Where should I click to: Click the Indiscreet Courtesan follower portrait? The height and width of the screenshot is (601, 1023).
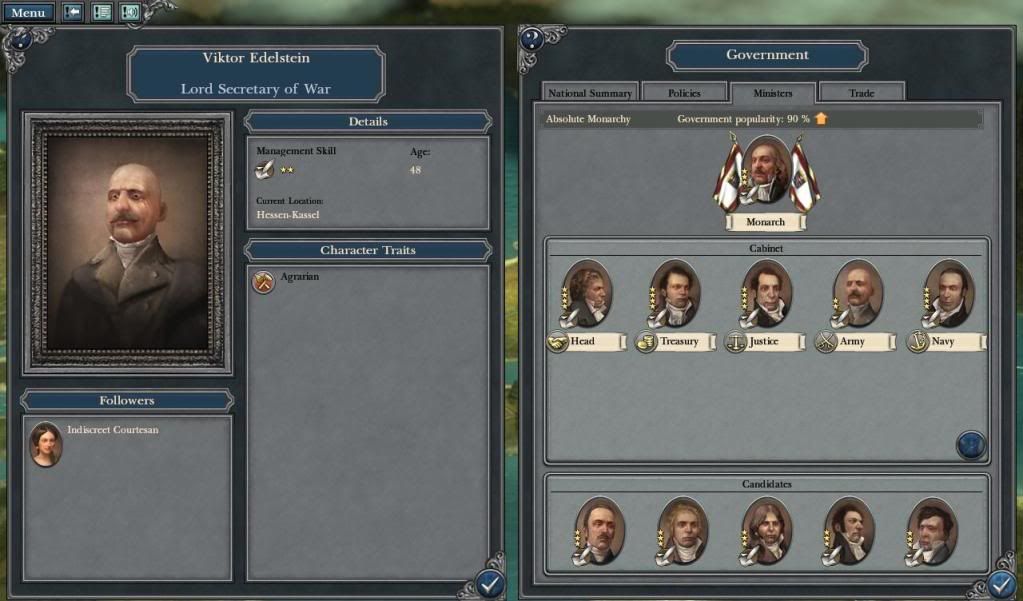click(x=46, y=445)
